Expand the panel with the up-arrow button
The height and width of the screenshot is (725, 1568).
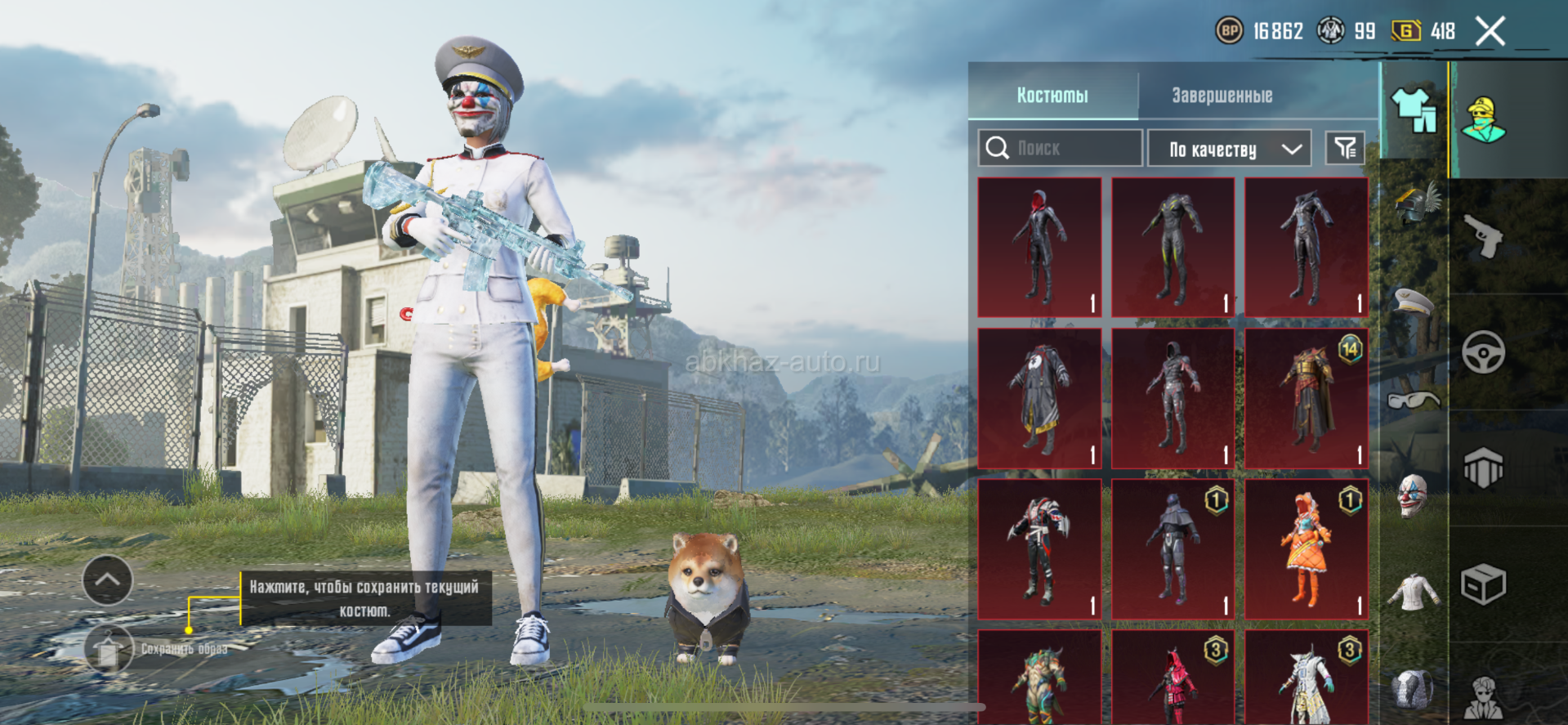pos(107,580)
